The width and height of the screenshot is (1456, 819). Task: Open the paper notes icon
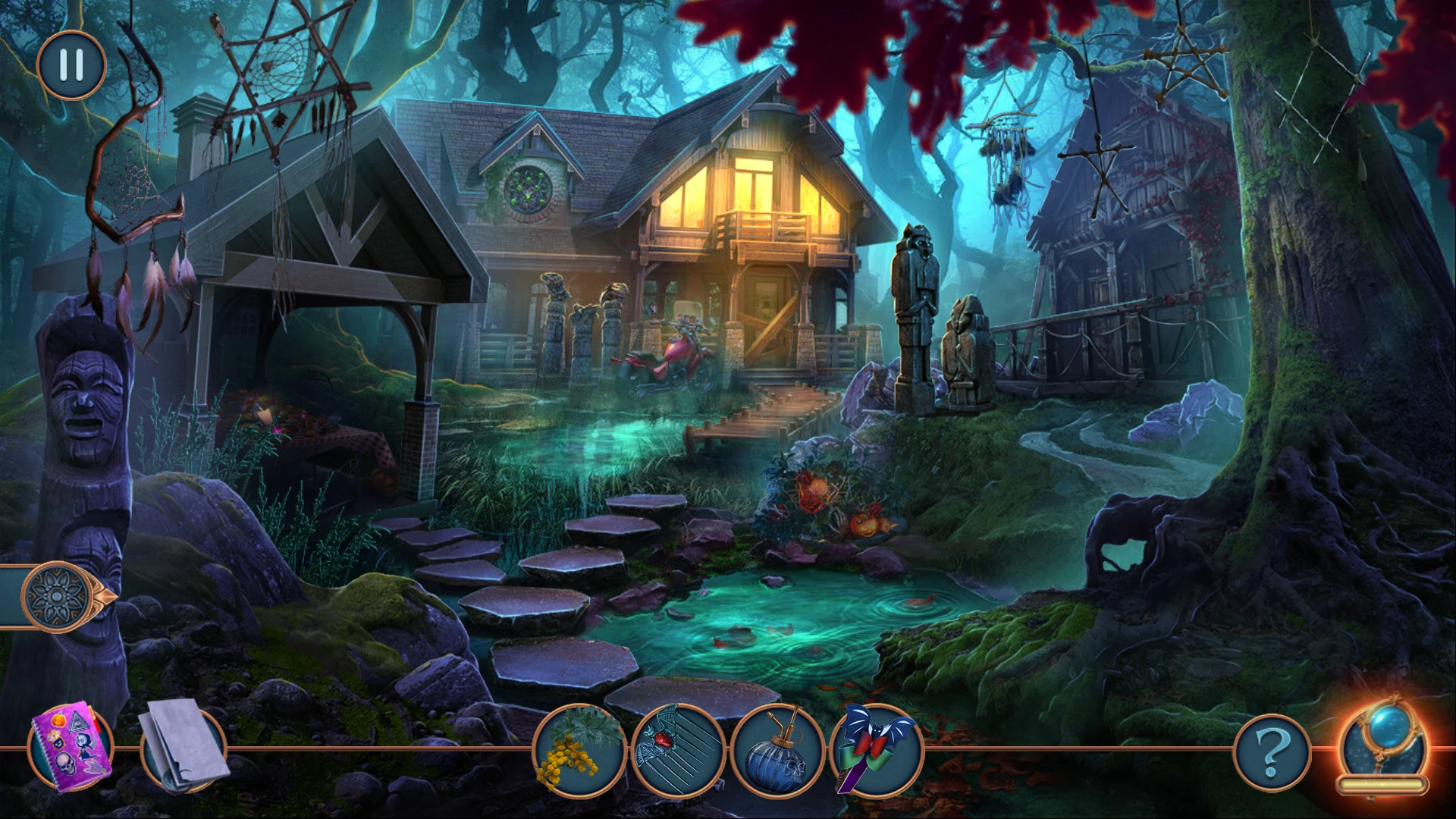pos(183,747)
